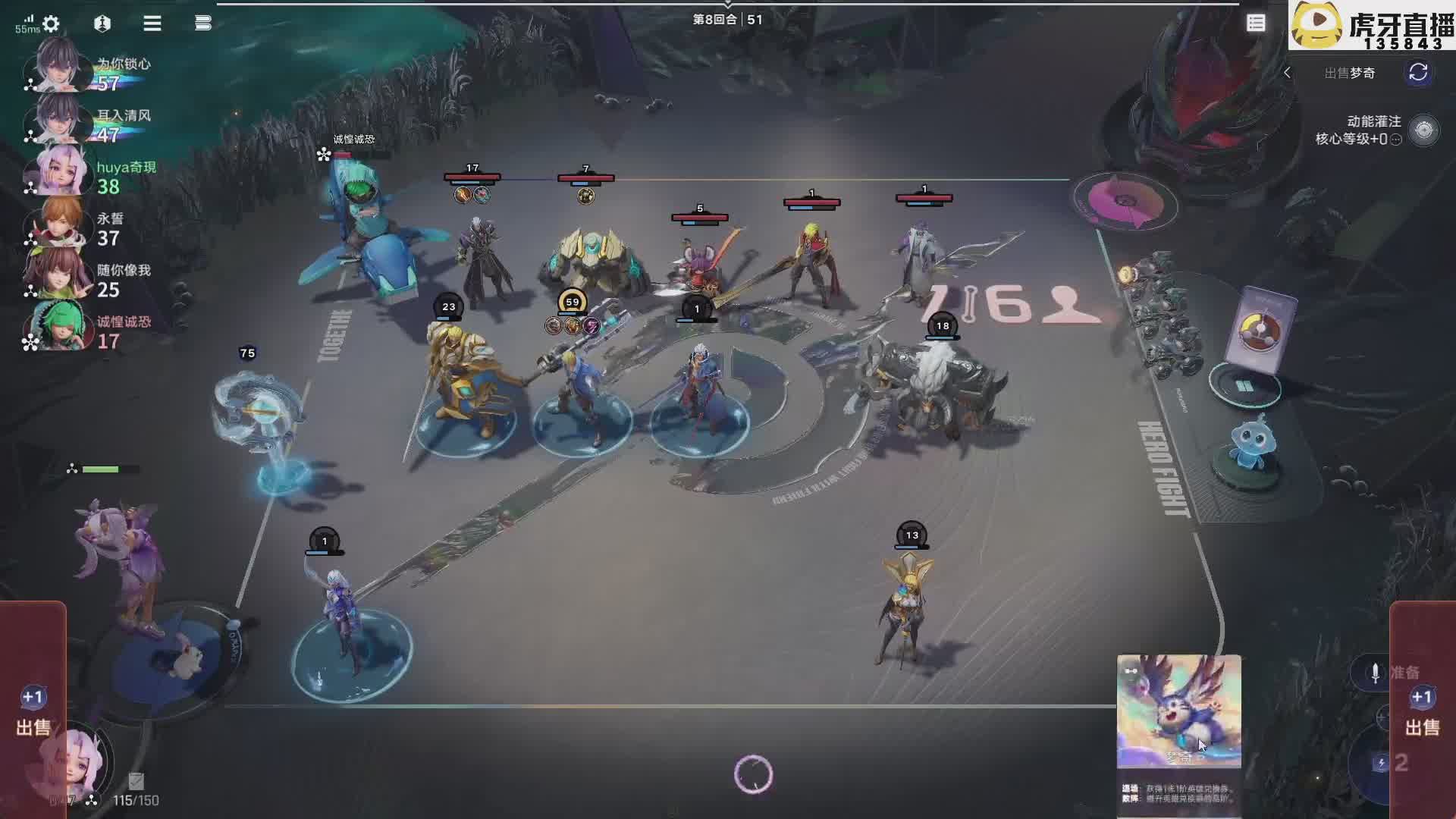Click the stacked layers icon

click(x=202, y=24)
